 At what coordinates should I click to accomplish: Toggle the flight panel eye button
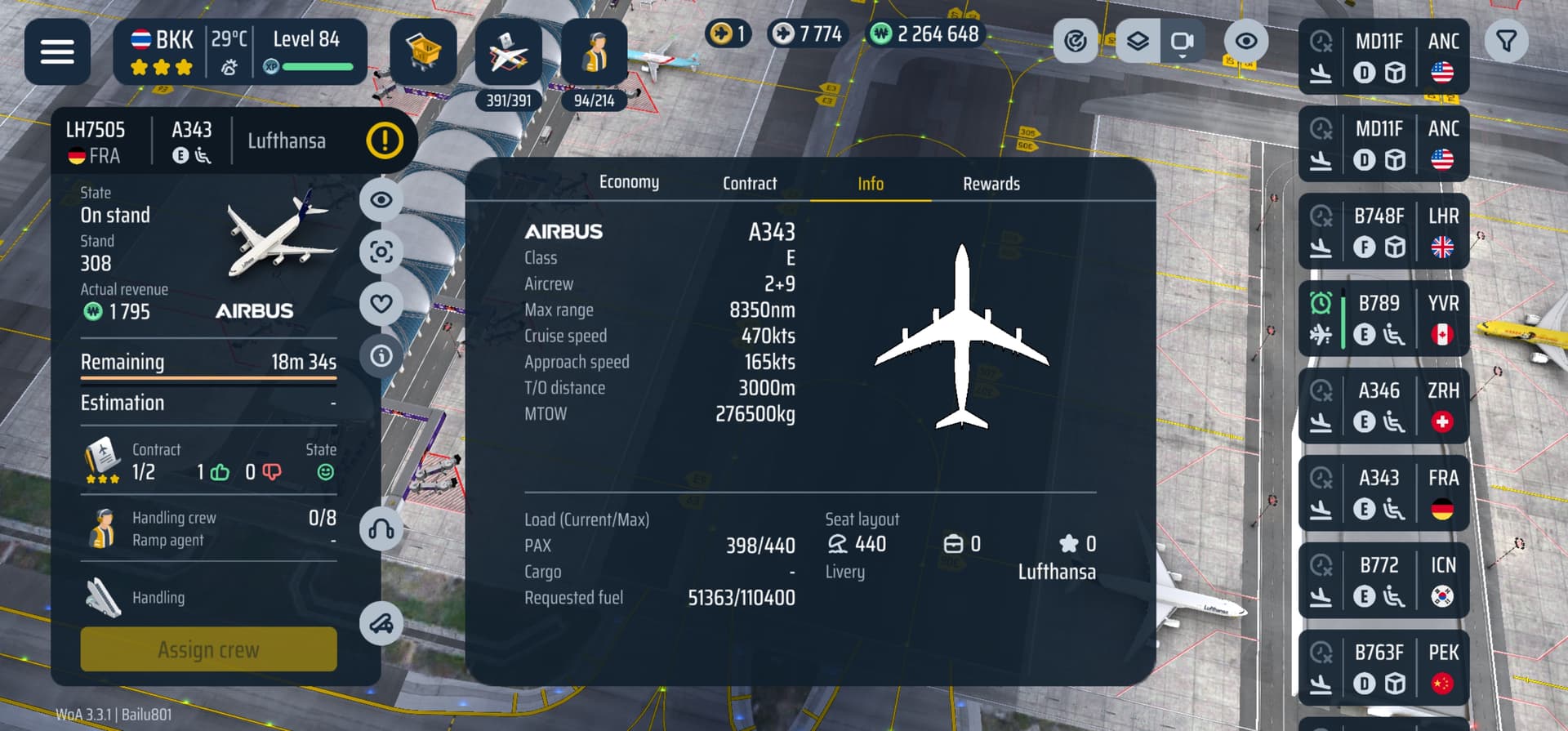coord(381,200)
